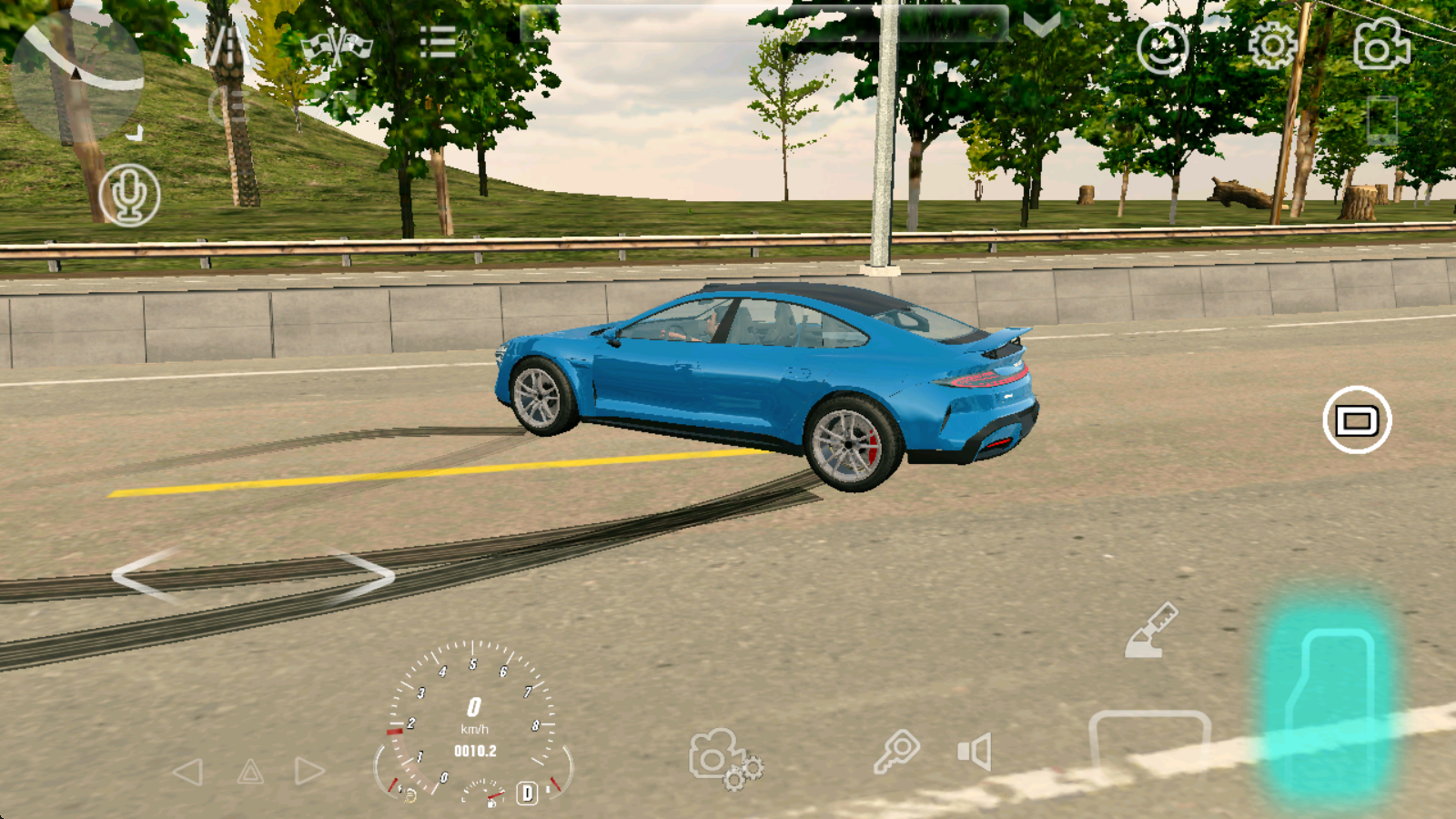Toggle the hazard lights triangle

click(x=250, y=773)
